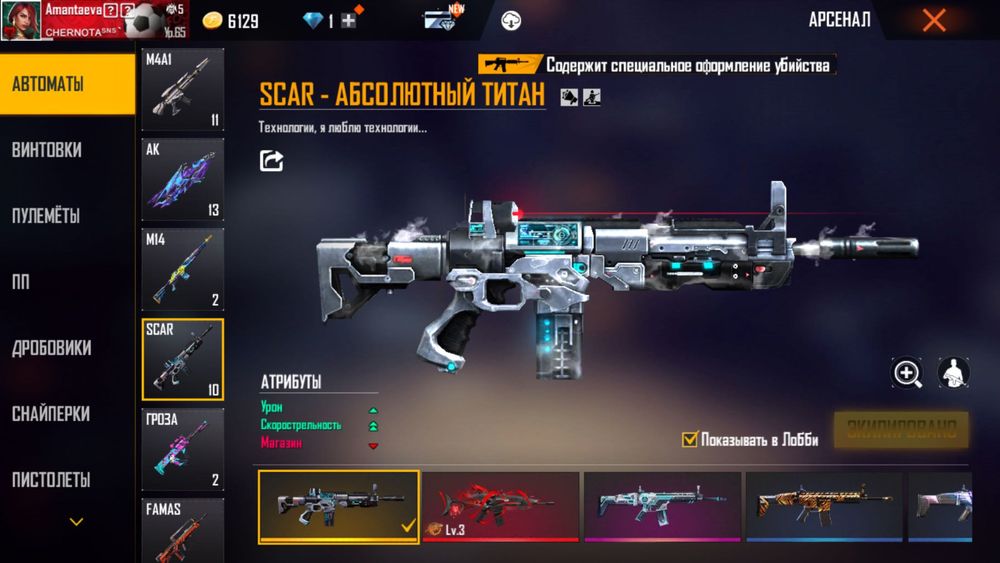This screenshot has width=1000, height=563.
Task: Select the M4A1 weapon in the list
Action: pyautogui.click(x=182, y=90)
